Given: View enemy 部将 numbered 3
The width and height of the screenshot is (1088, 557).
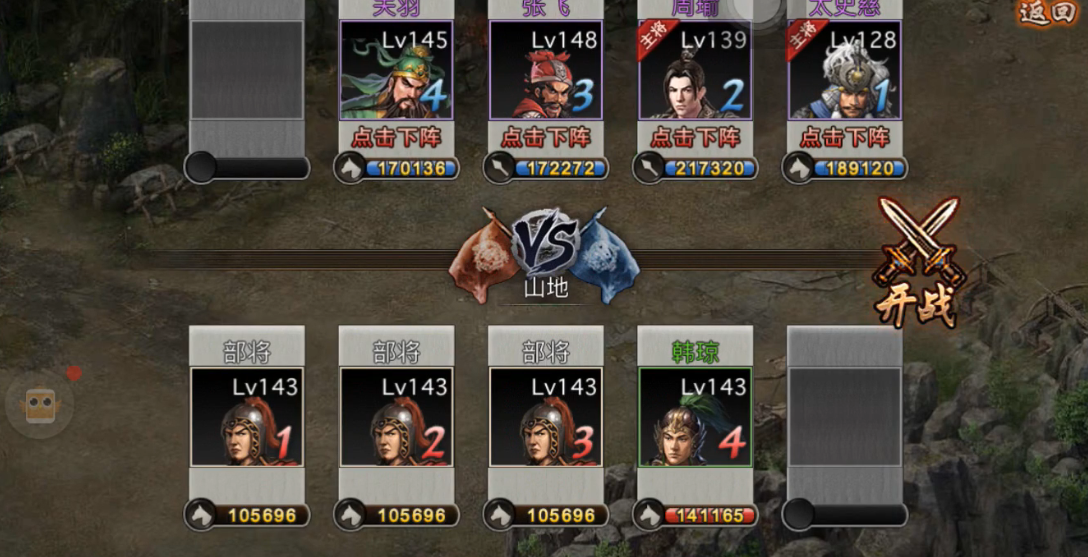Looking at the screenshot, I should pos(546,417).
